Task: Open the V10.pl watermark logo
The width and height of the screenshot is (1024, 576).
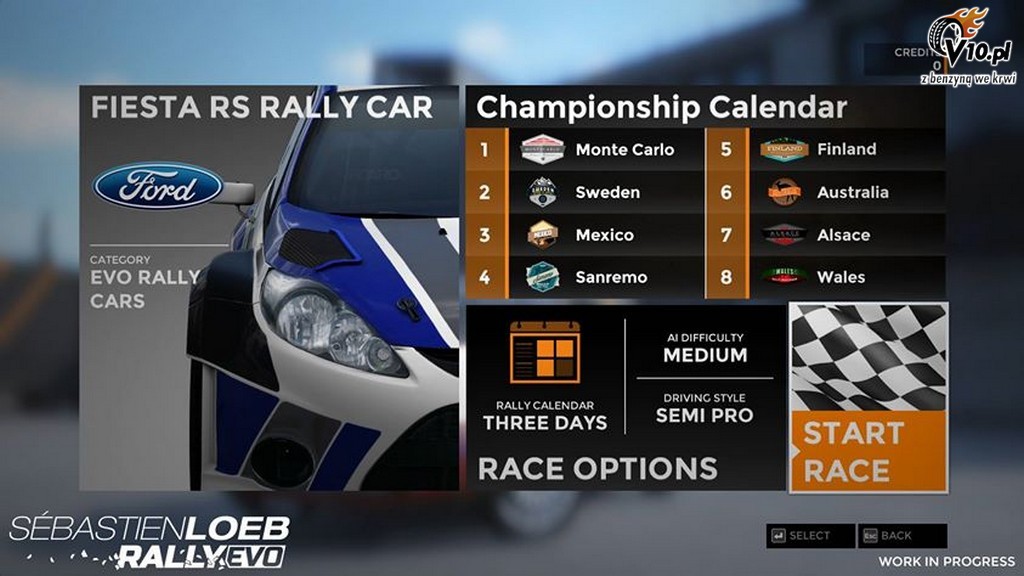Action: [967, 47]
